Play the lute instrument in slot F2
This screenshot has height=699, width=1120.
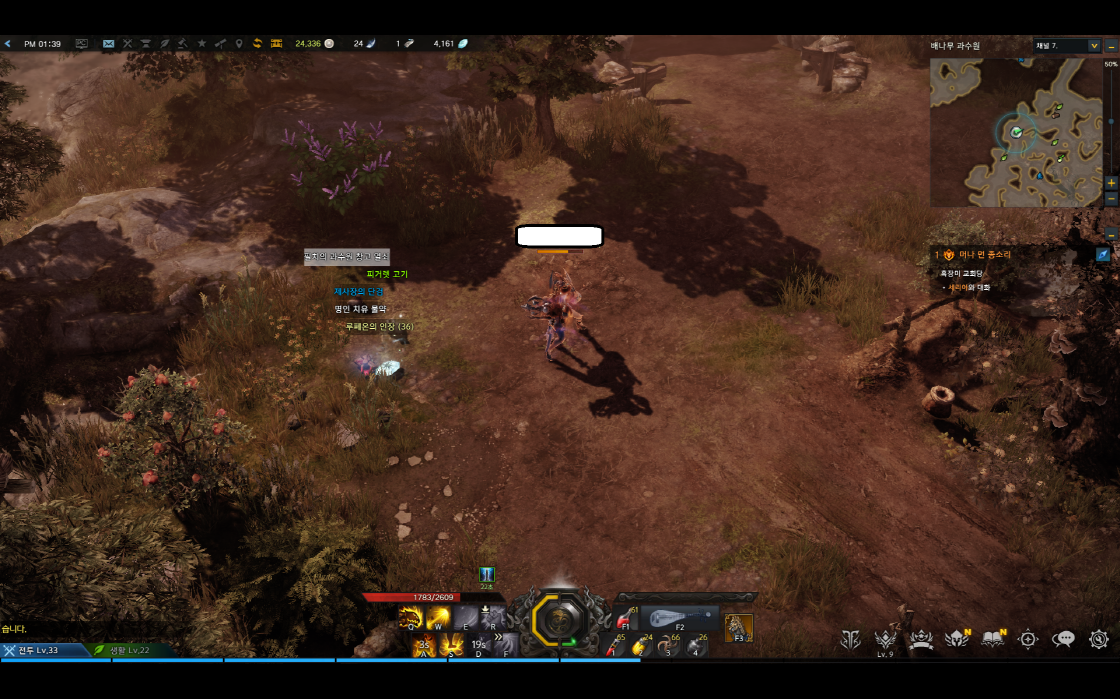click(x=680, y=619)
